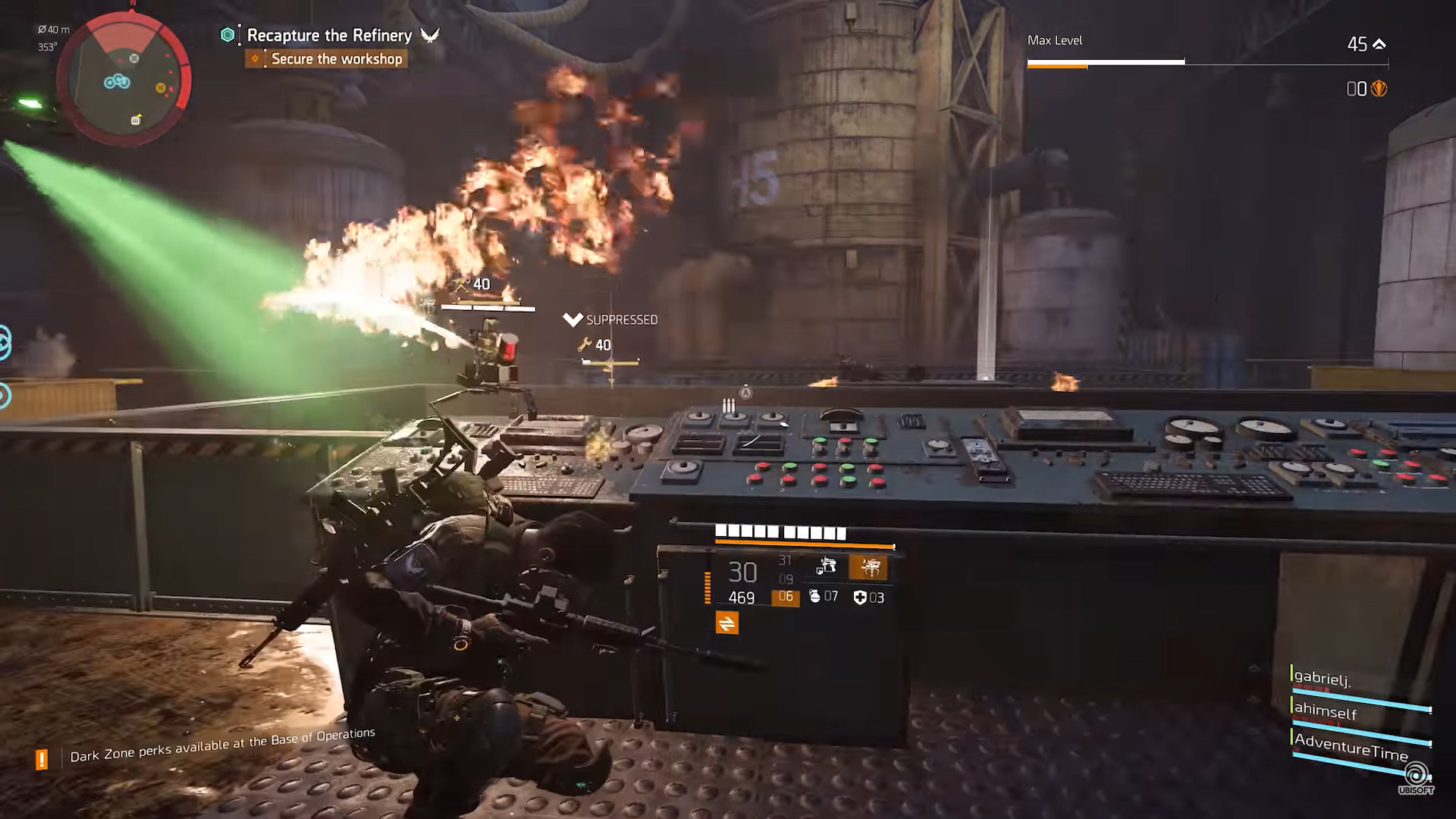Viewport: 1456px width, 819px height.
Task: Select the highlighted skill slot with 06
Action: [x=786, y=598]
